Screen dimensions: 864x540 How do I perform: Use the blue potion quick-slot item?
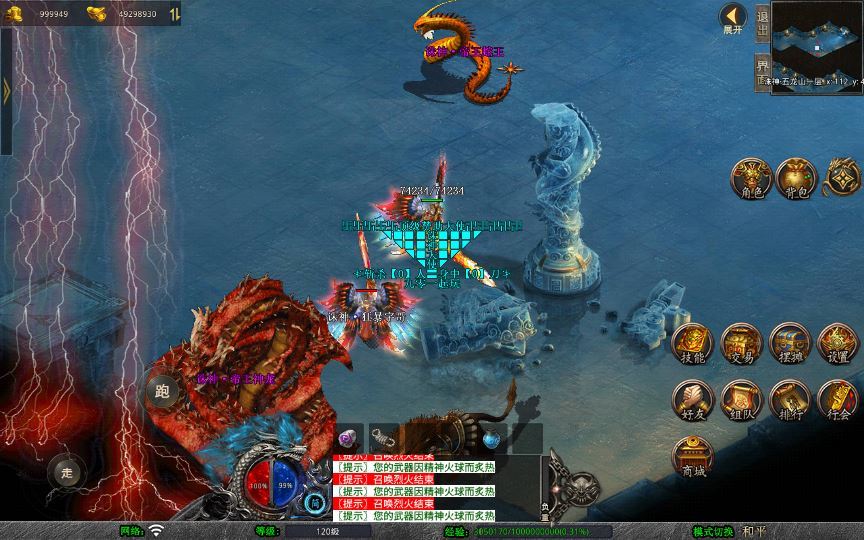coord(491,437)
